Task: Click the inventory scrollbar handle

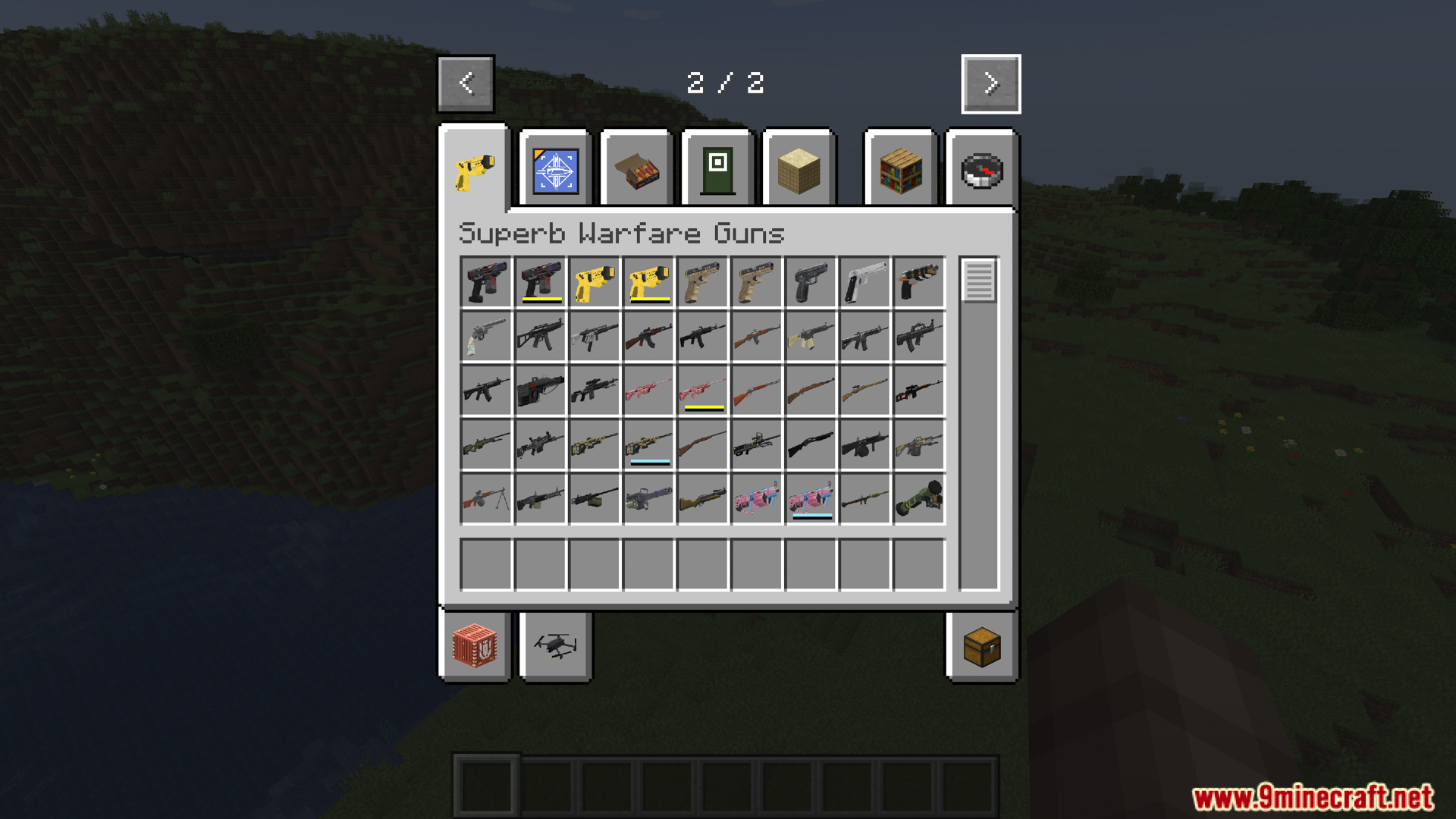Action: (x=979, y=284)
